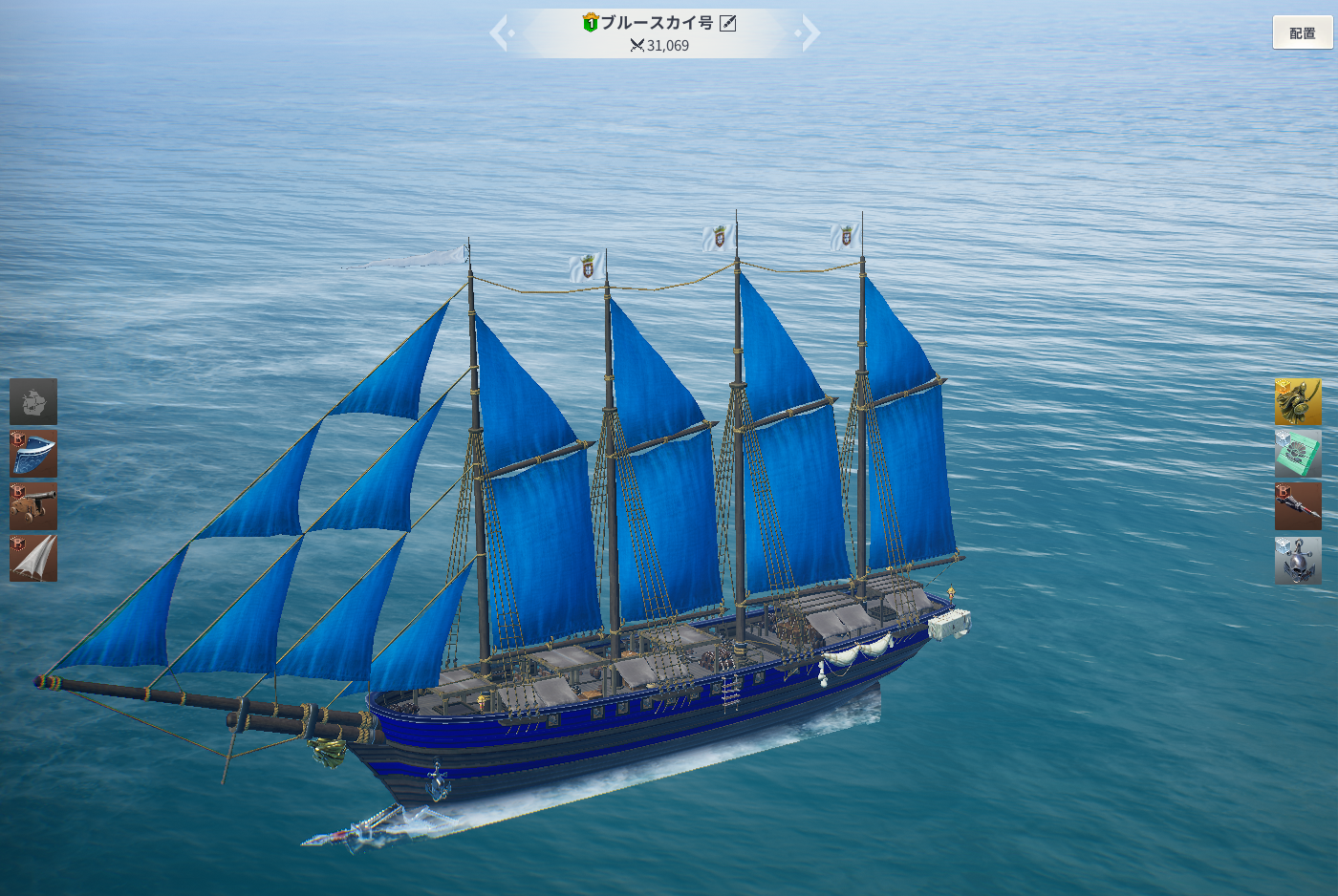This screenshot has width=1338, height=896.
Task: Open the skull anchor equipment slot
Action: [x=1298, y=561]
